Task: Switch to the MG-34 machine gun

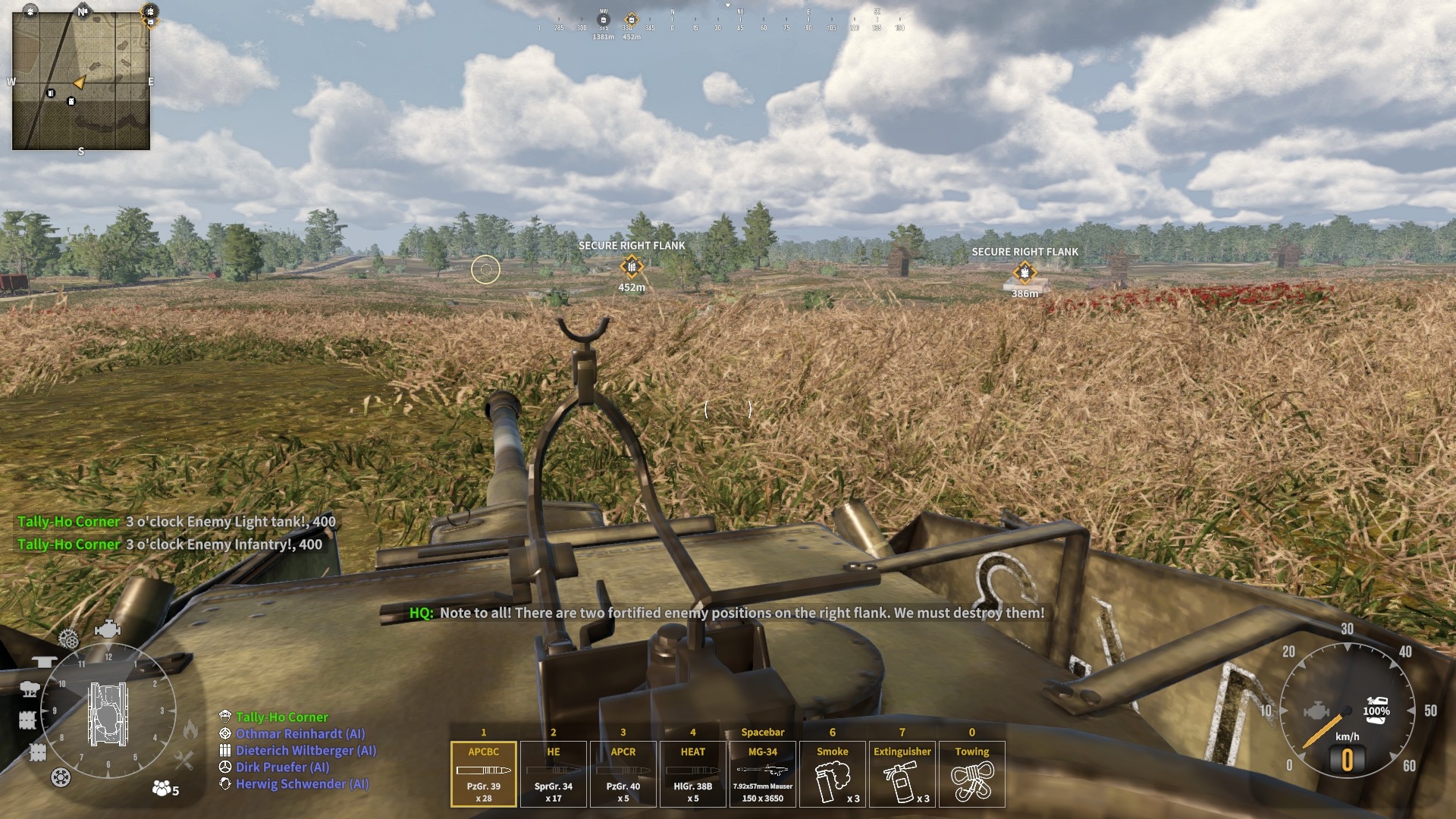Action: pyautogui.click(x=762, y=773)
